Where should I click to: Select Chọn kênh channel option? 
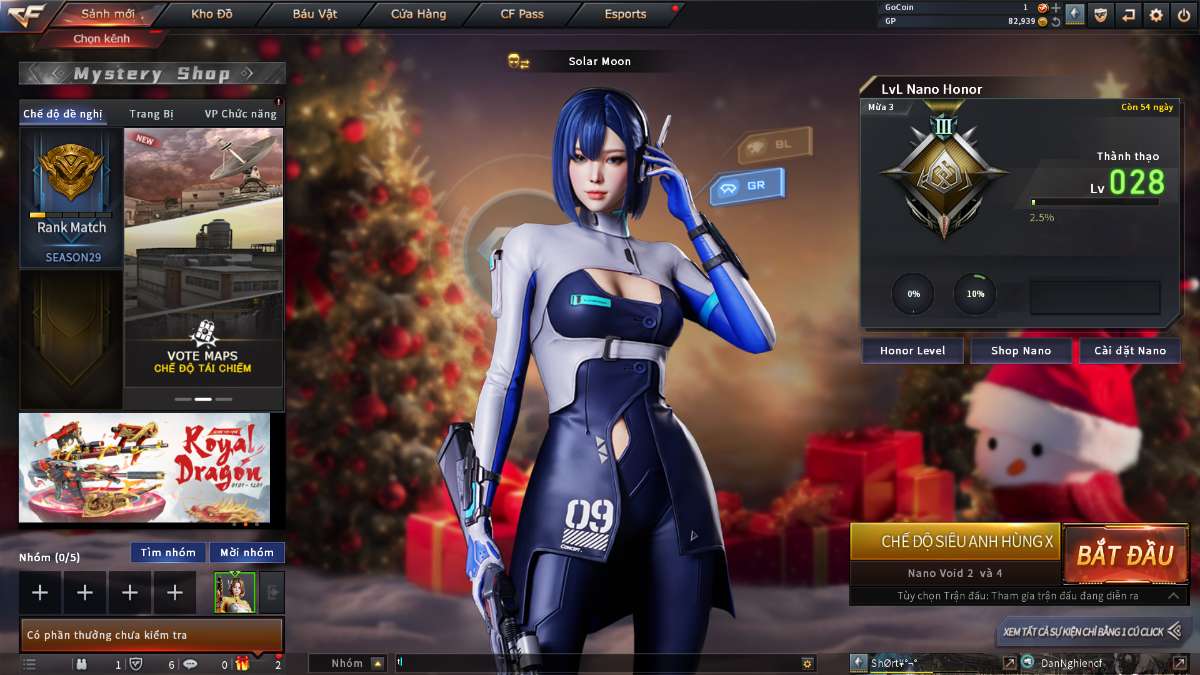pos(101,39)
